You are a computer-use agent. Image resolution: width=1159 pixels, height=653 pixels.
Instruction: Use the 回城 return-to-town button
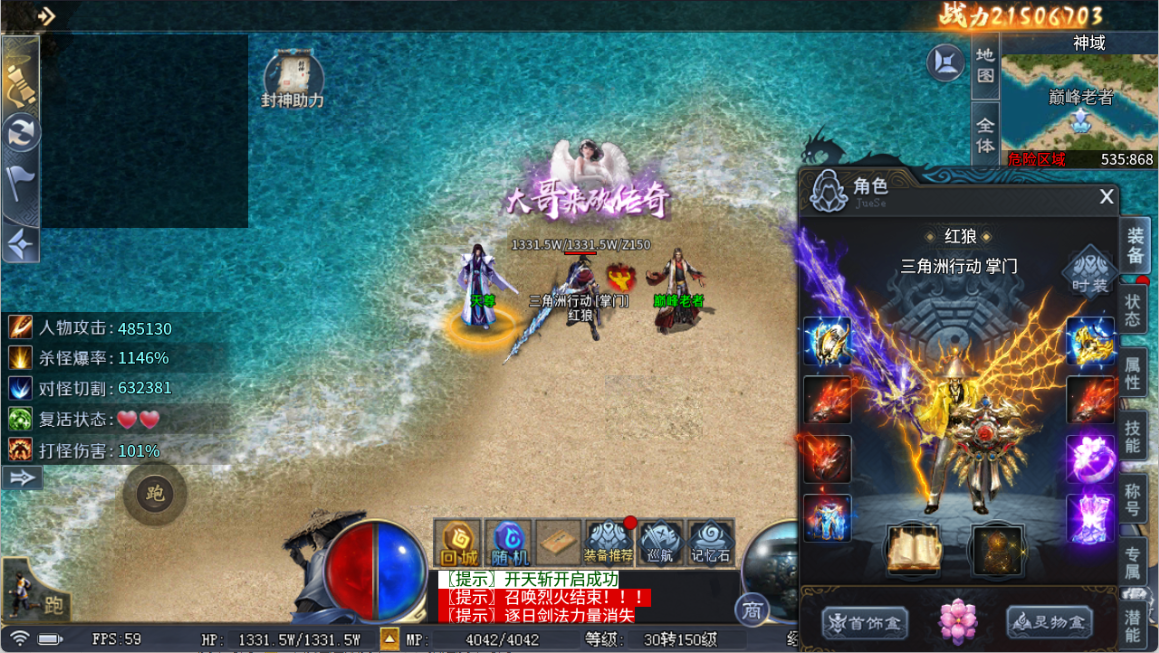(x=458, y=544)
